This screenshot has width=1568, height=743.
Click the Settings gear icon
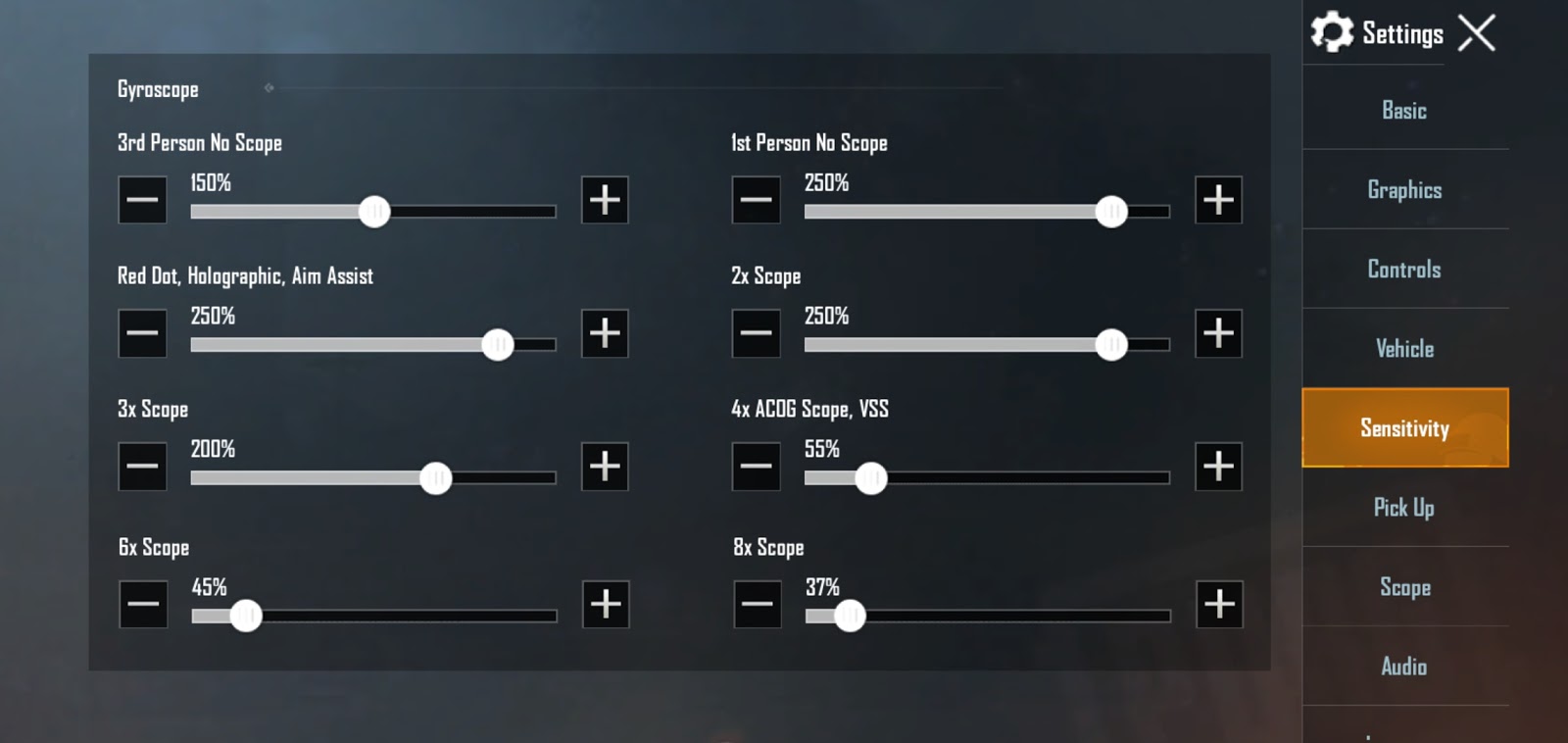1331,32
